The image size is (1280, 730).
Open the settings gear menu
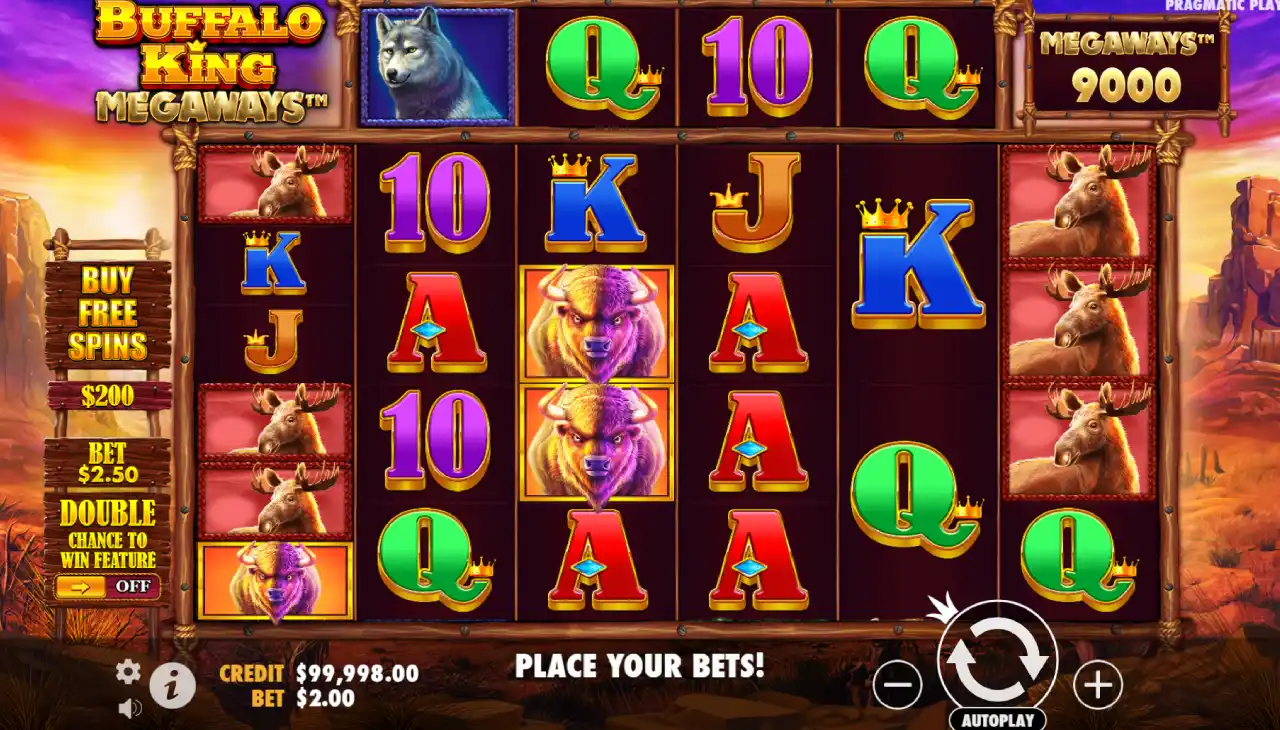pos(128,672)
